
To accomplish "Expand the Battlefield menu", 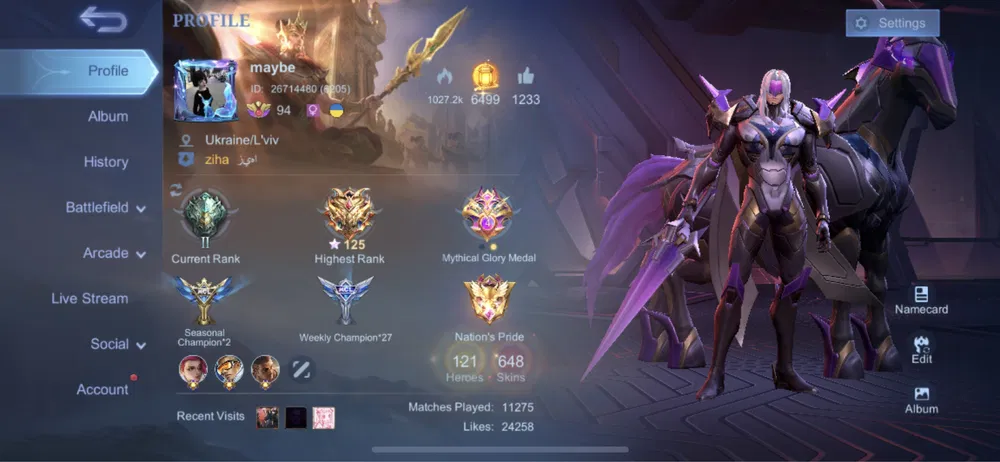I will (x=105, y=208).
